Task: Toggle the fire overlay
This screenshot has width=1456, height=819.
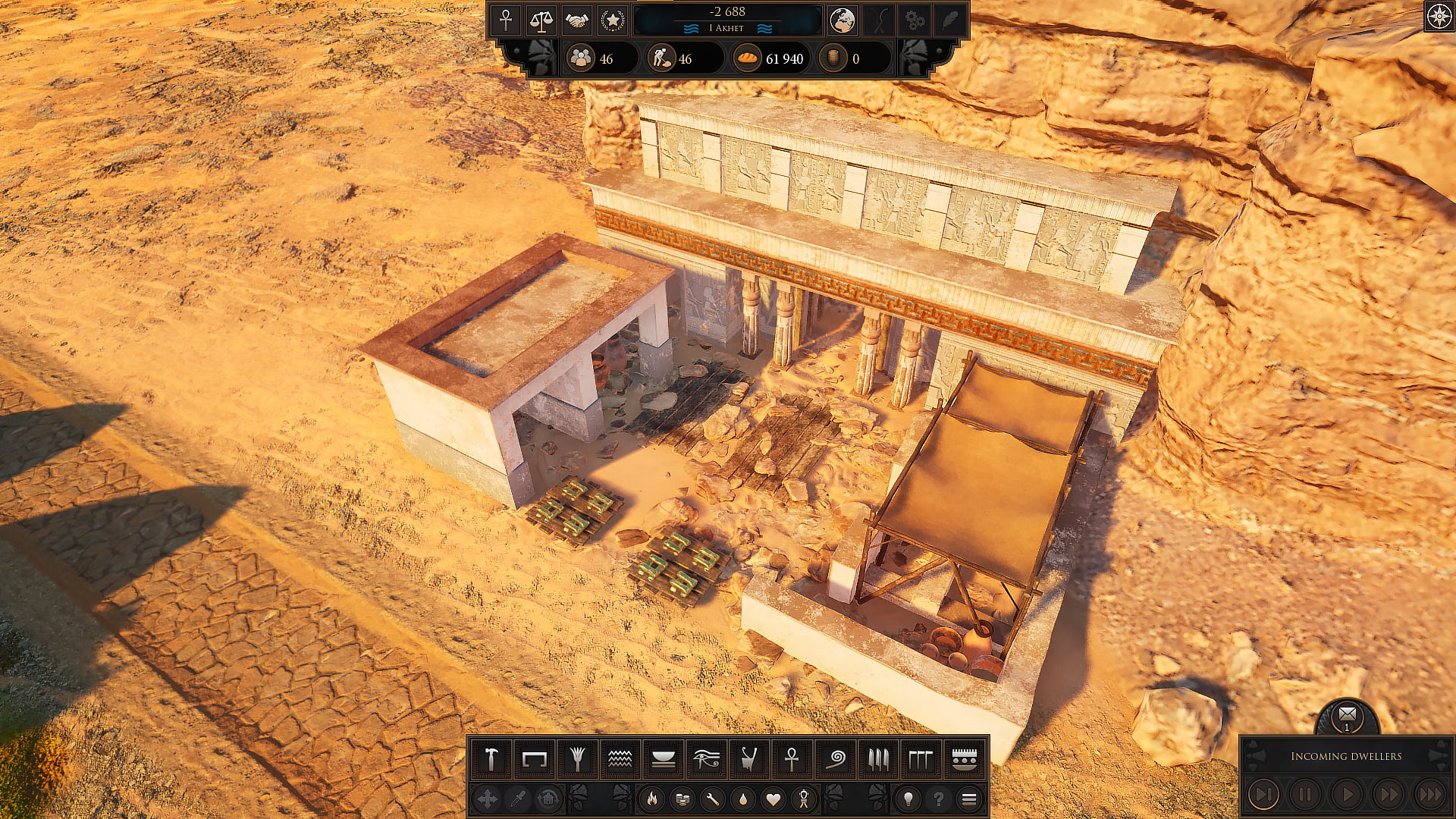Action: (651, 799)
